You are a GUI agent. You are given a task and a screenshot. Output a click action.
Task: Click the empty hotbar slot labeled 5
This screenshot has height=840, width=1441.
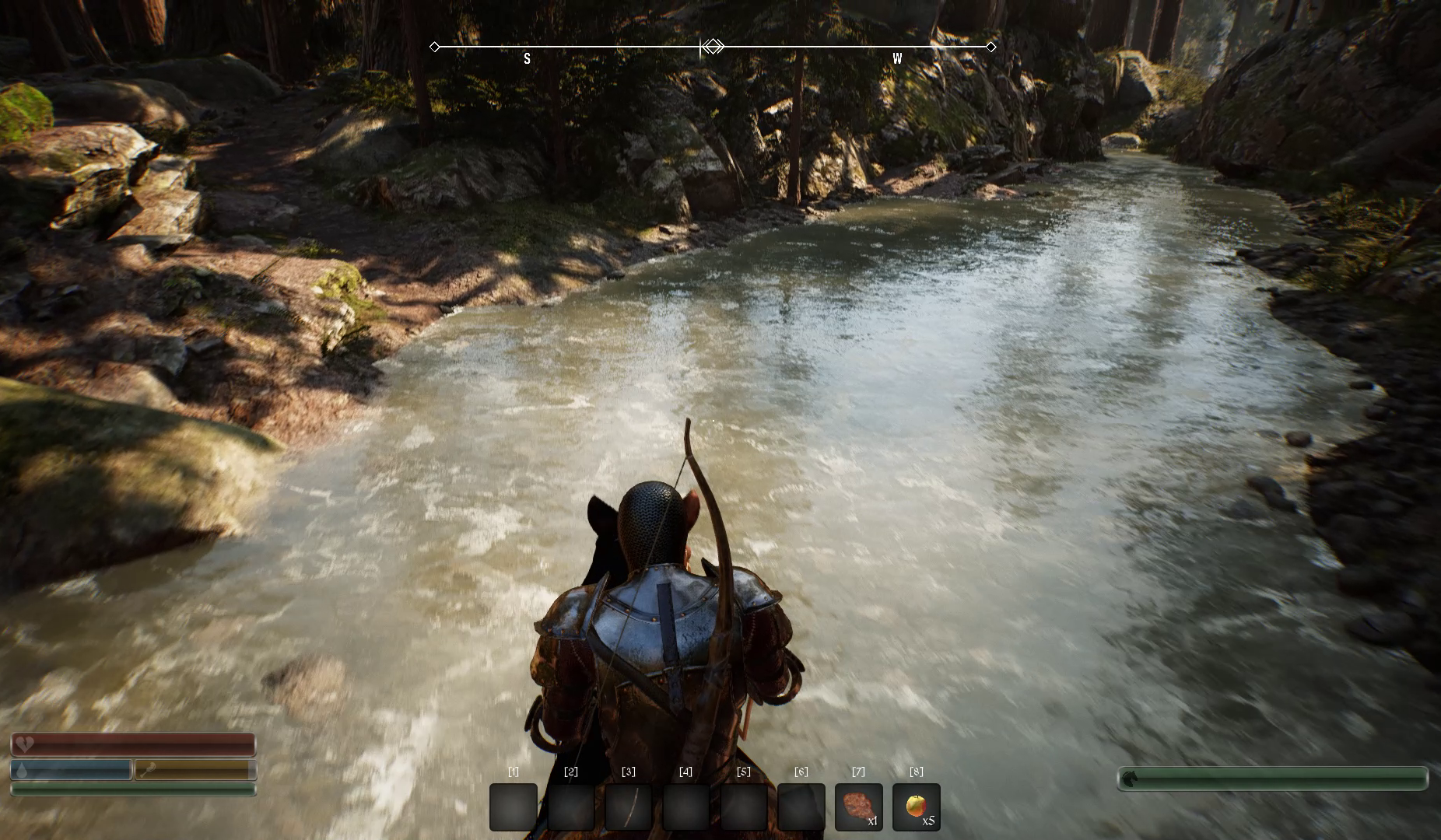tap(744, 807)
